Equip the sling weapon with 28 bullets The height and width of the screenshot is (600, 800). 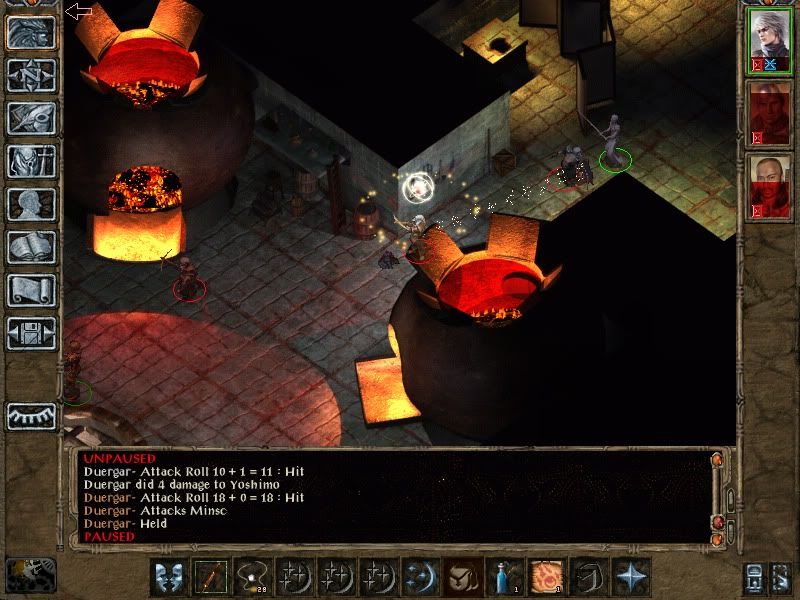click(x=254, y=577)
